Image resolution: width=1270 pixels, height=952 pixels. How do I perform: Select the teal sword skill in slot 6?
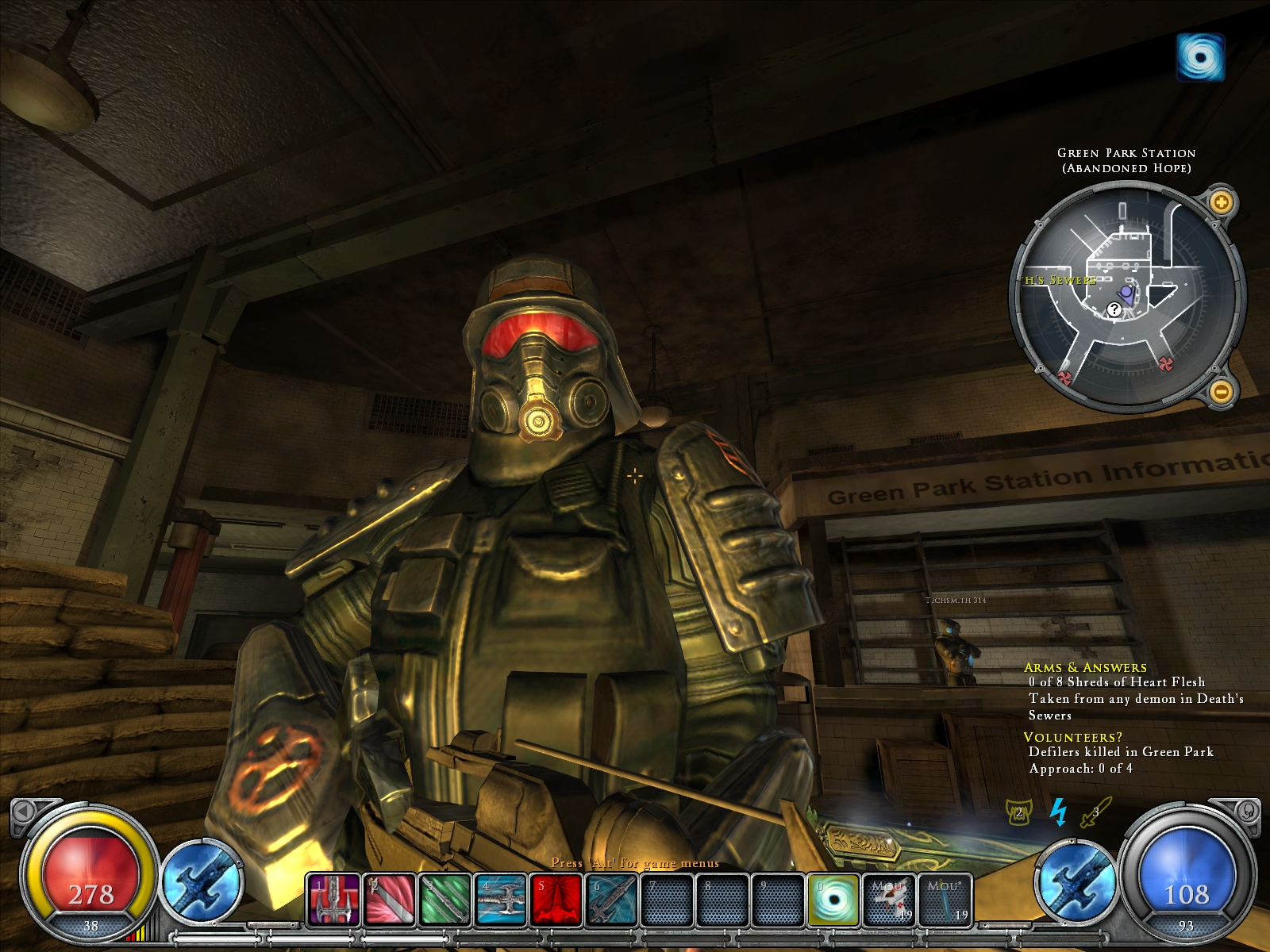click(612, 900)
